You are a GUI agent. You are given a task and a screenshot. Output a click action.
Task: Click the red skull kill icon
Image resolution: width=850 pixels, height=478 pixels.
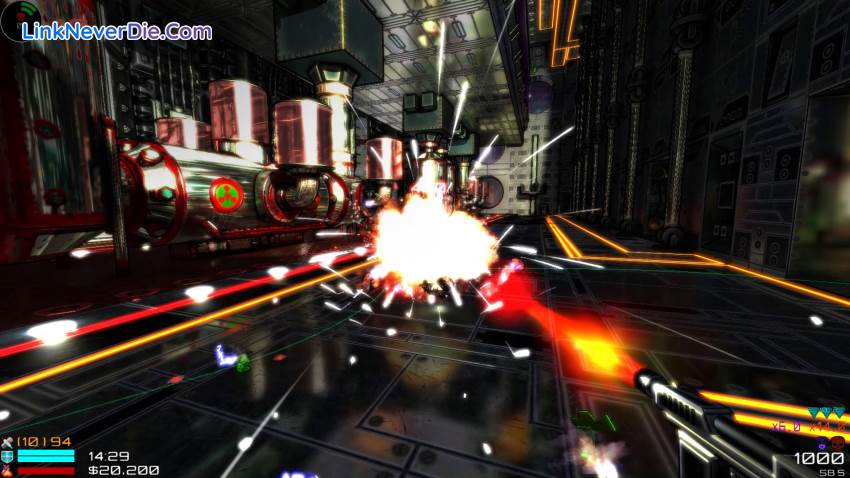tap(837, 442)
